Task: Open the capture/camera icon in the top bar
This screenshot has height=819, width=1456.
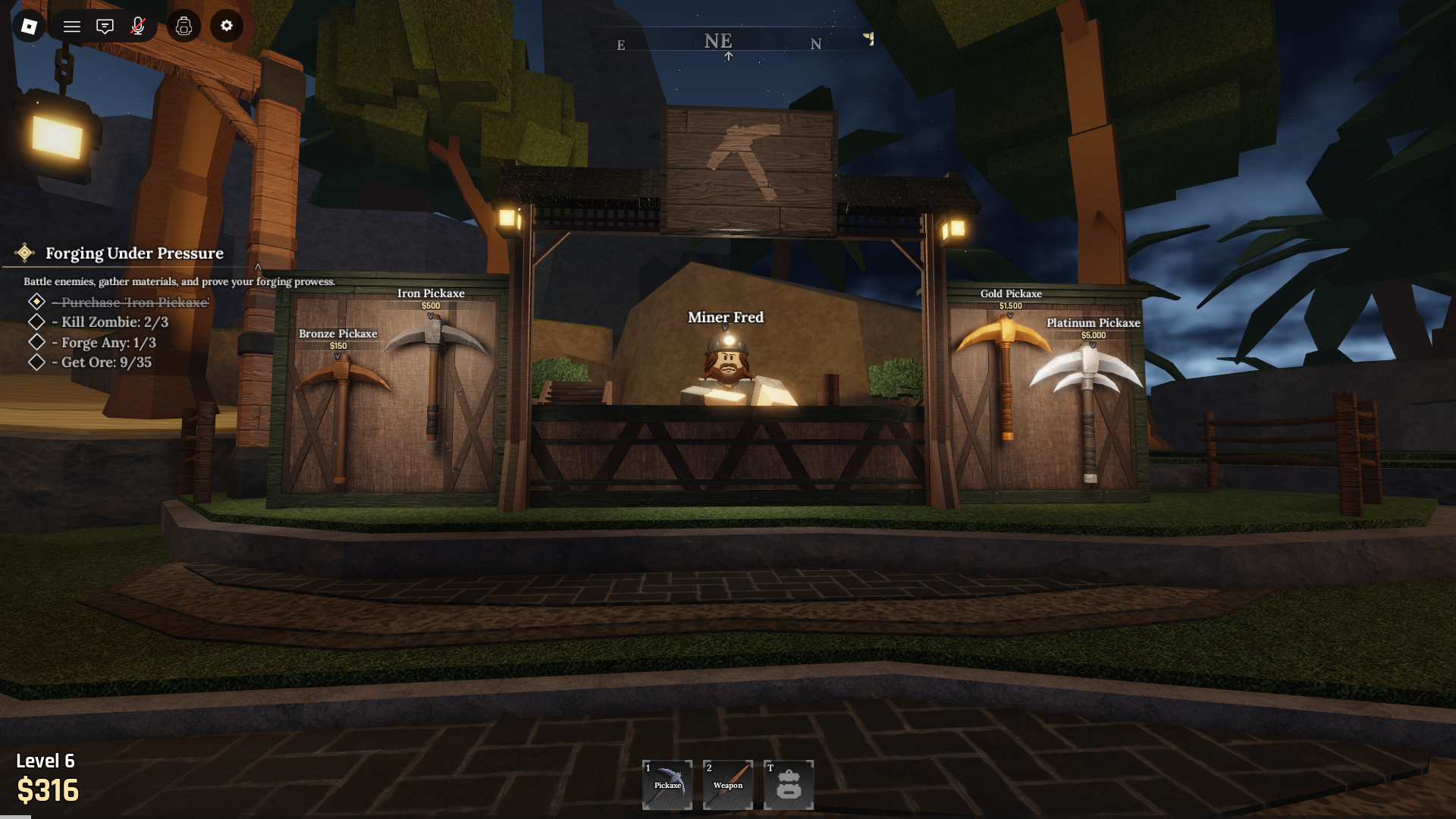Action: click(x=184, y=26)
